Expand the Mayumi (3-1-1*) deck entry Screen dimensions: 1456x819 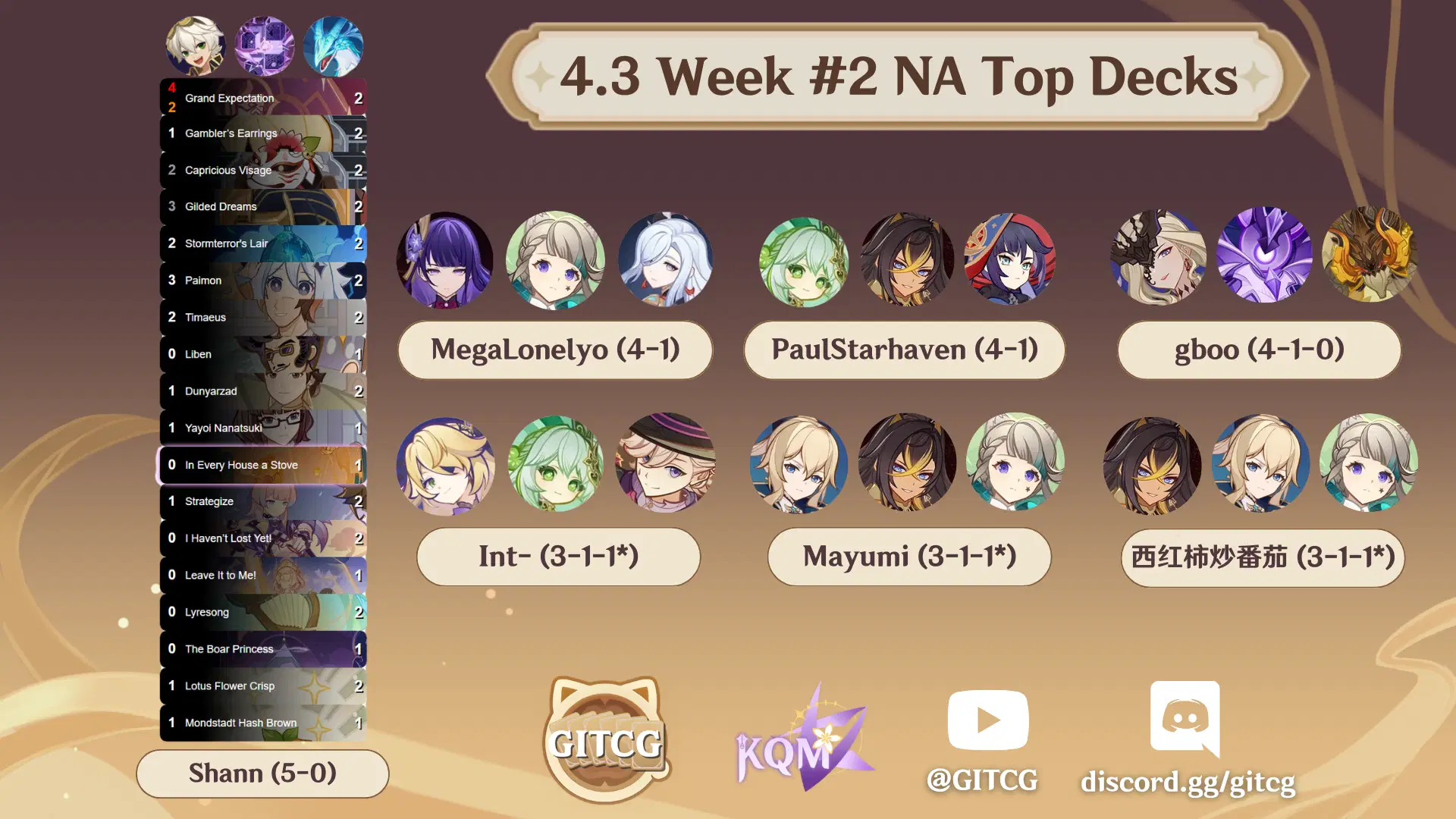[908, 557]
